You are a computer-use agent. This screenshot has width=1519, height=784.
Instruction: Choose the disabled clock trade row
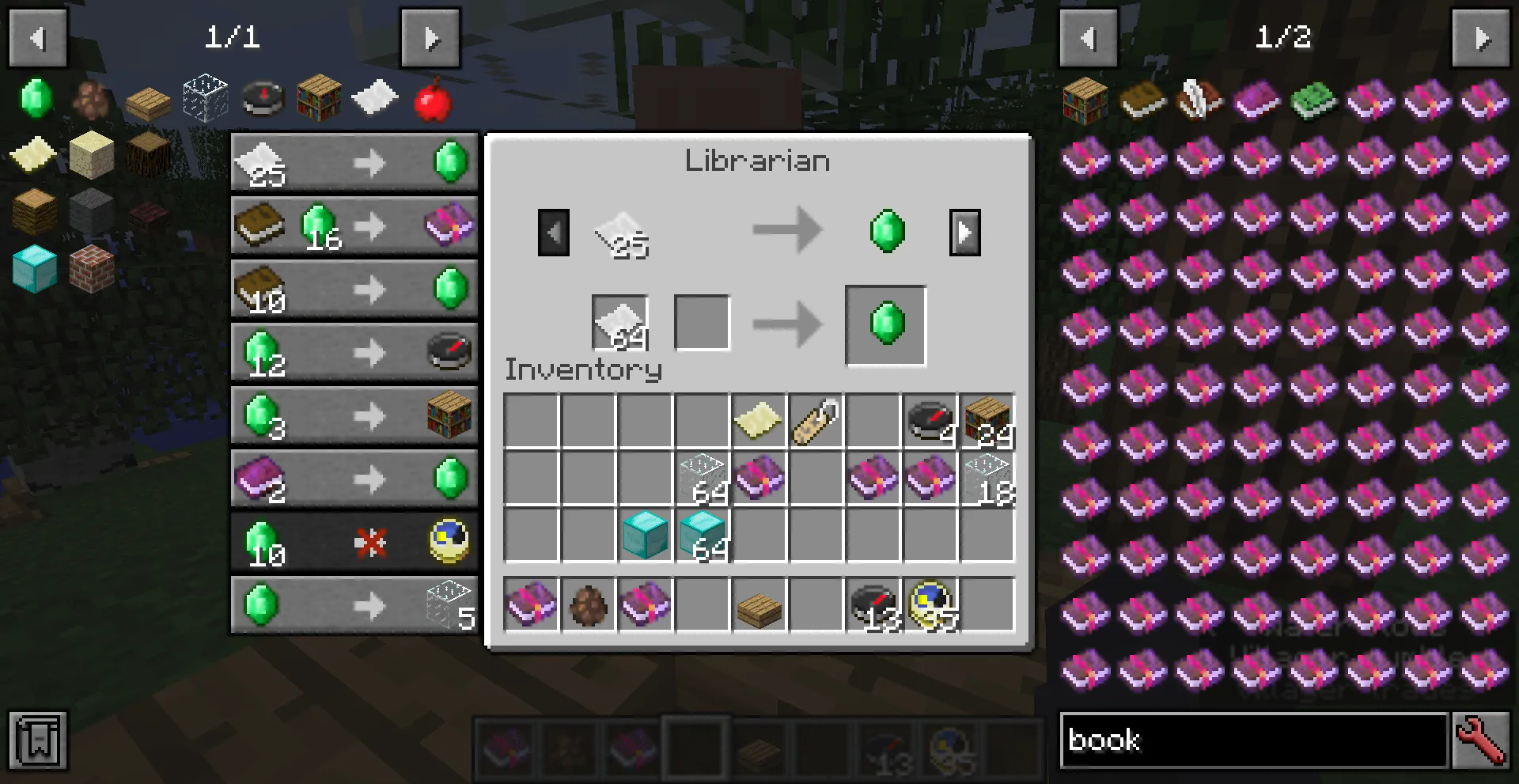click(354, 541)
